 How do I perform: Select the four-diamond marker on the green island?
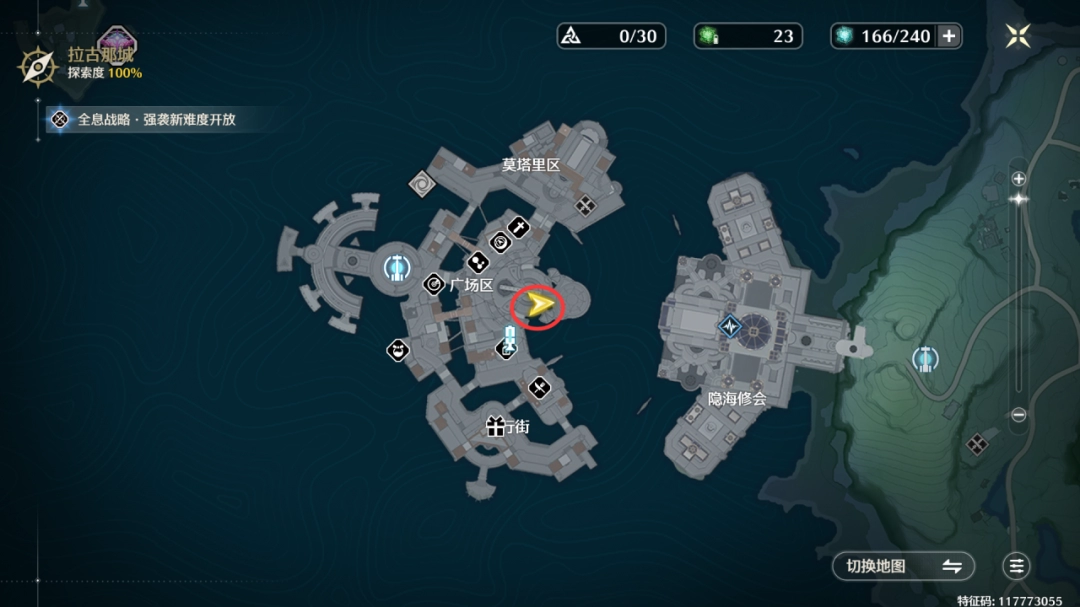point(977,443)
